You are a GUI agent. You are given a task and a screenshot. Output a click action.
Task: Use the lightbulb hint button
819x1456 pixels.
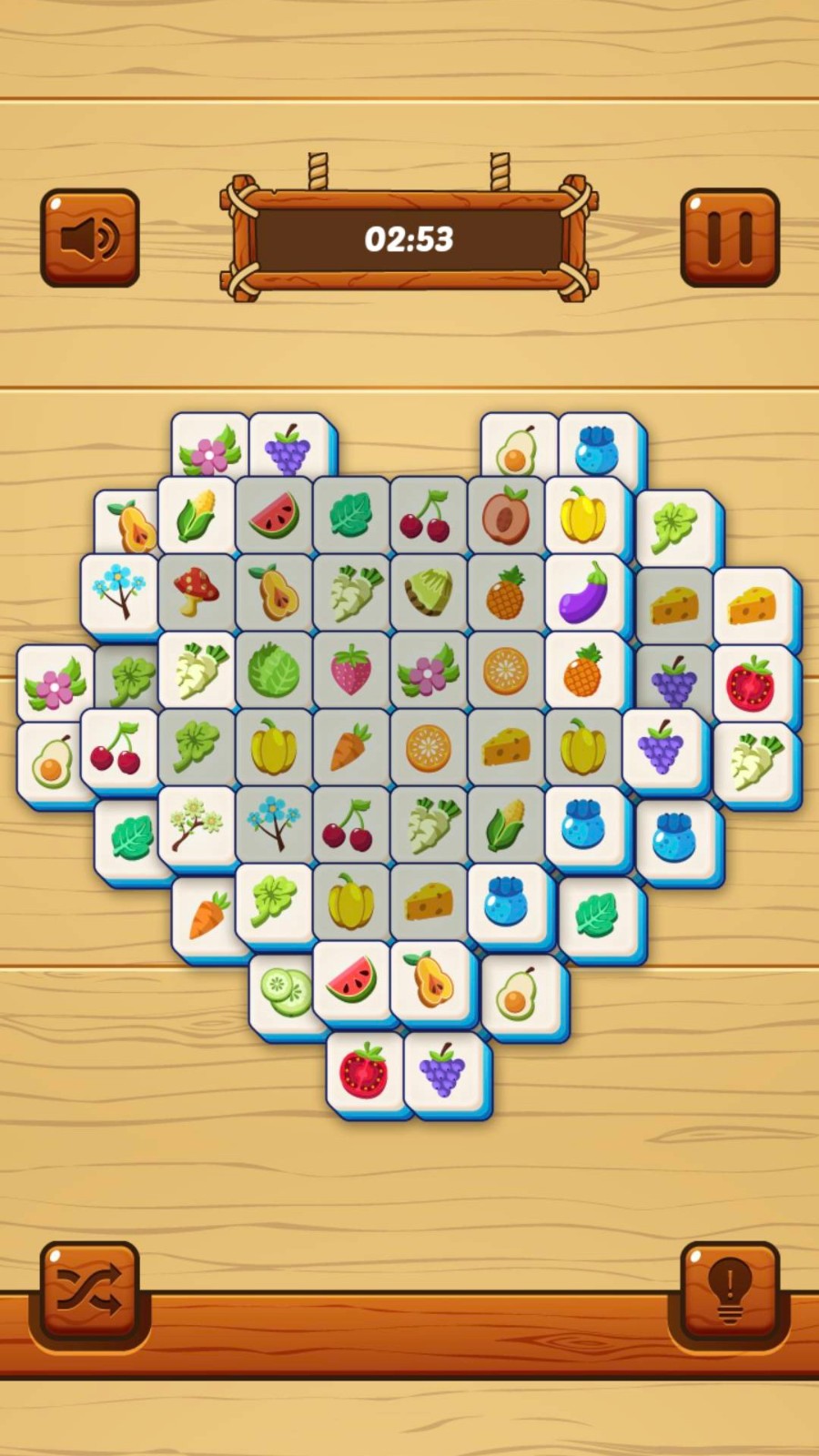point(730,1289)
